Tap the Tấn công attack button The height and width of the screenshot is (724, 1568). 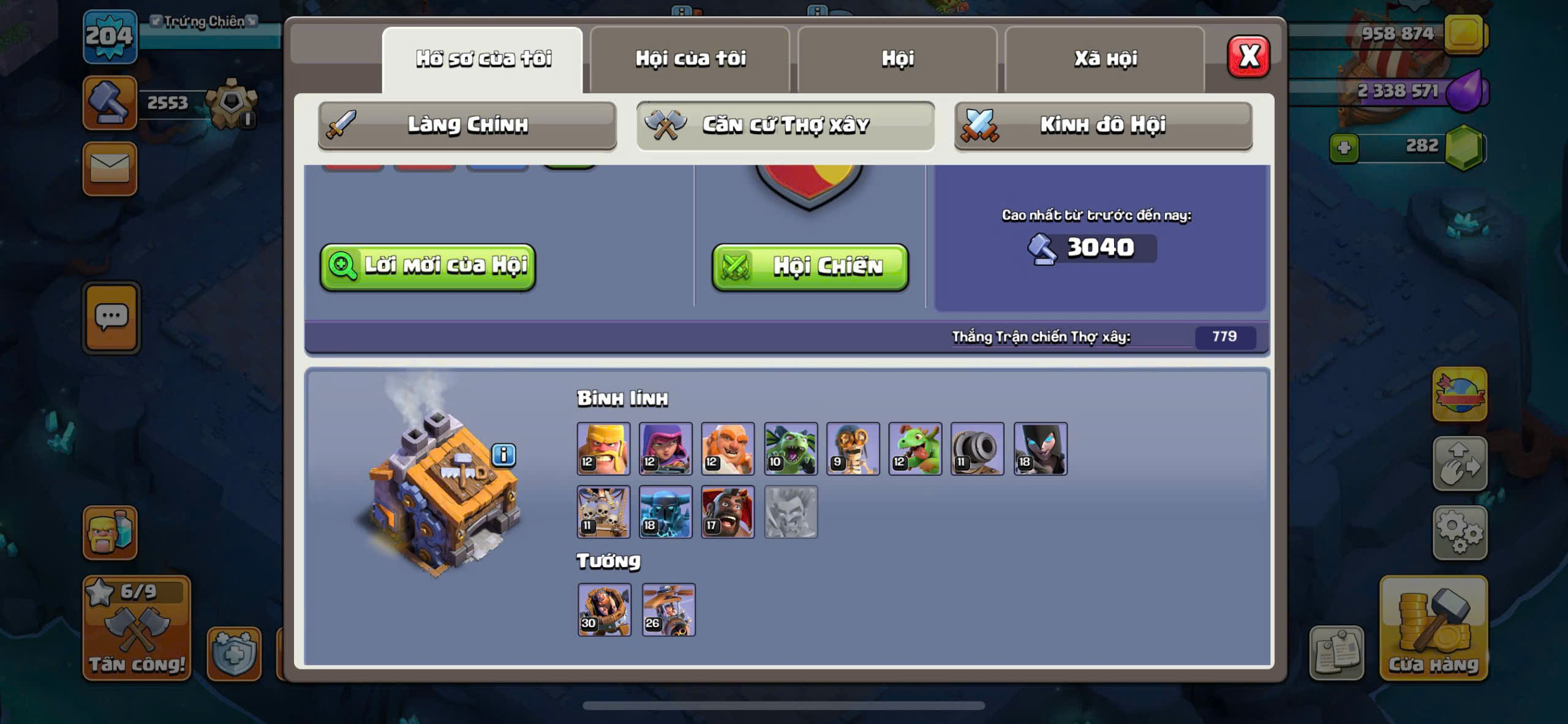tap(137, 628)
